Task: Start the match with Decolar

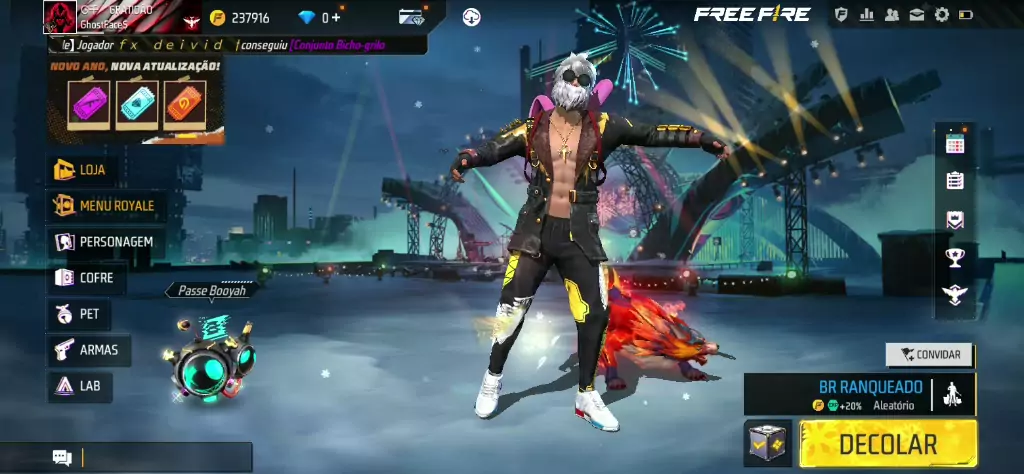Action: click(x=888, y=444)
